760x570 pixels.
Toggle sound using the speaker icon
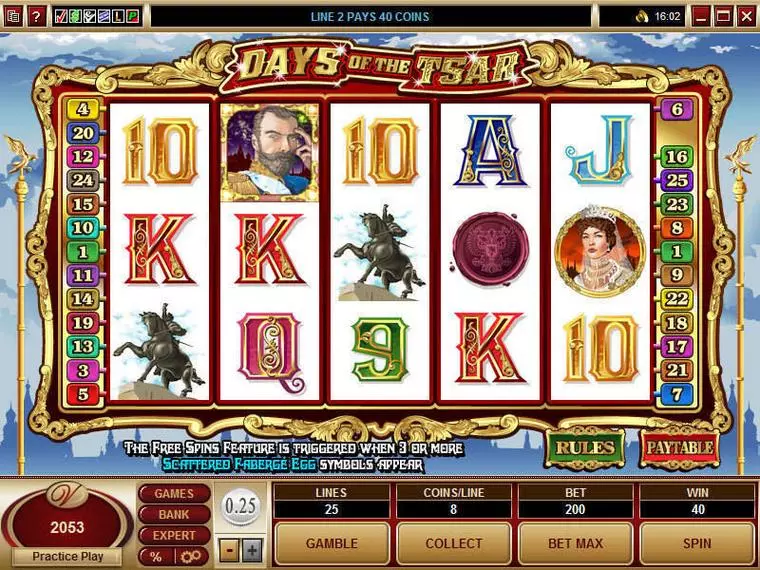coord(641,16)
